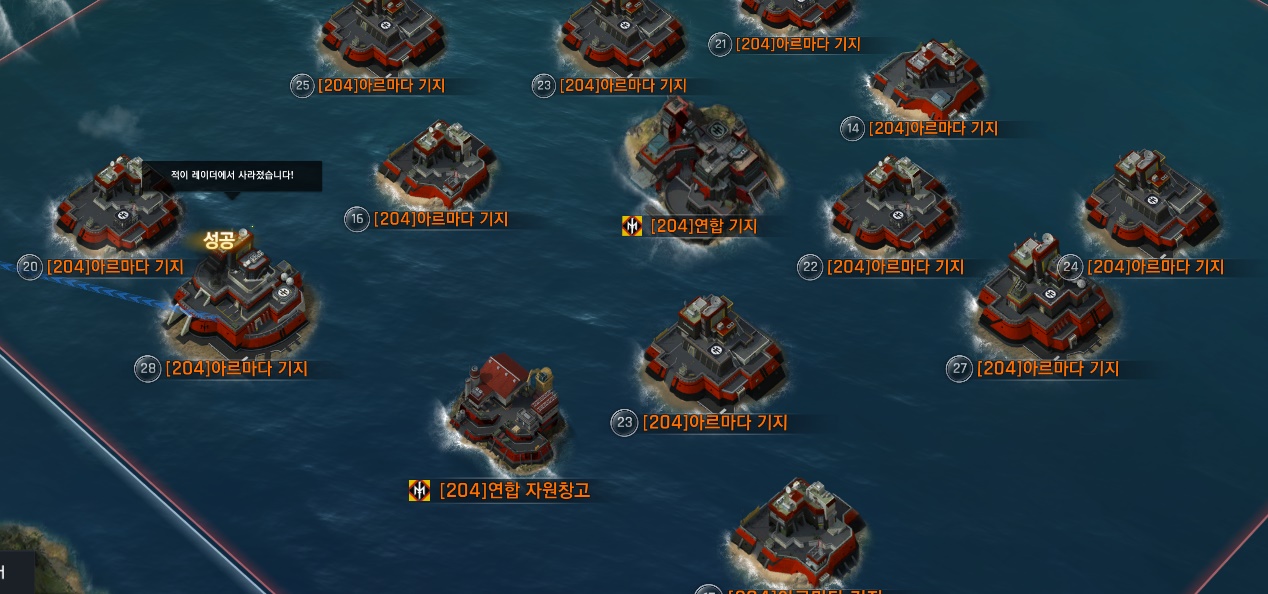Choose the level 16 아르마다 기지 base

(437, 165)
